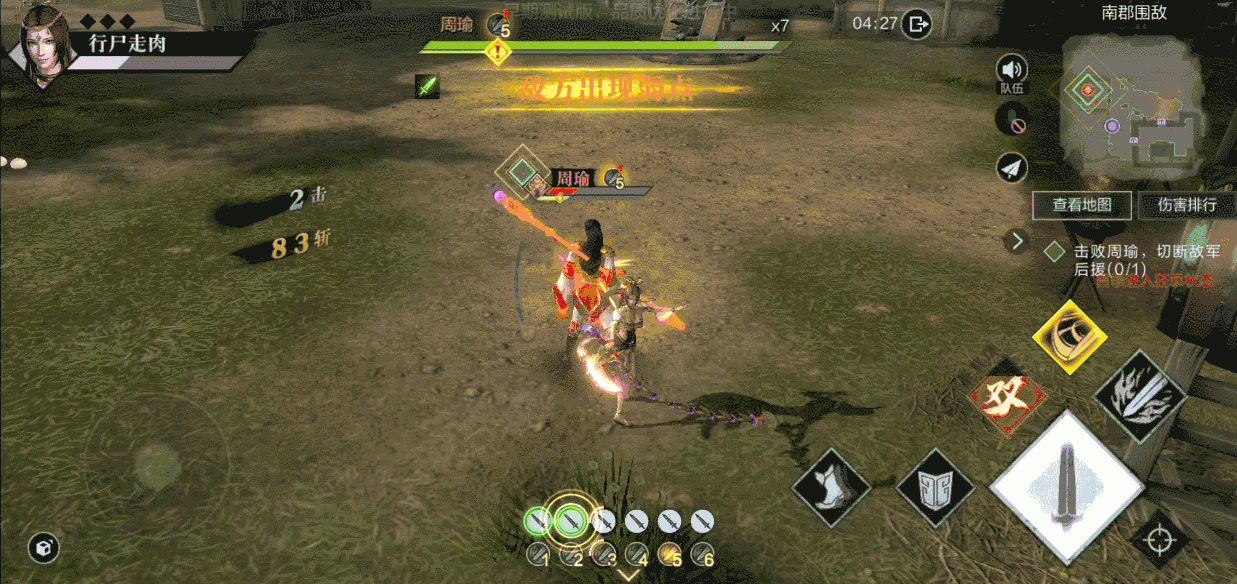The width and height of the screenshot is (1237, 584).
Task: Activate the flaming sword skill
Action: tap(1140, 396)
